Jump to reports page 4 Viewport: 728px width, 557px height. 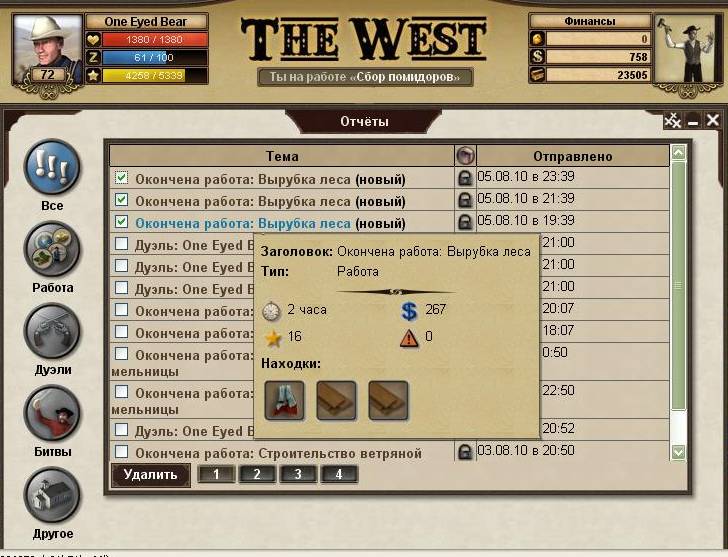339,474
